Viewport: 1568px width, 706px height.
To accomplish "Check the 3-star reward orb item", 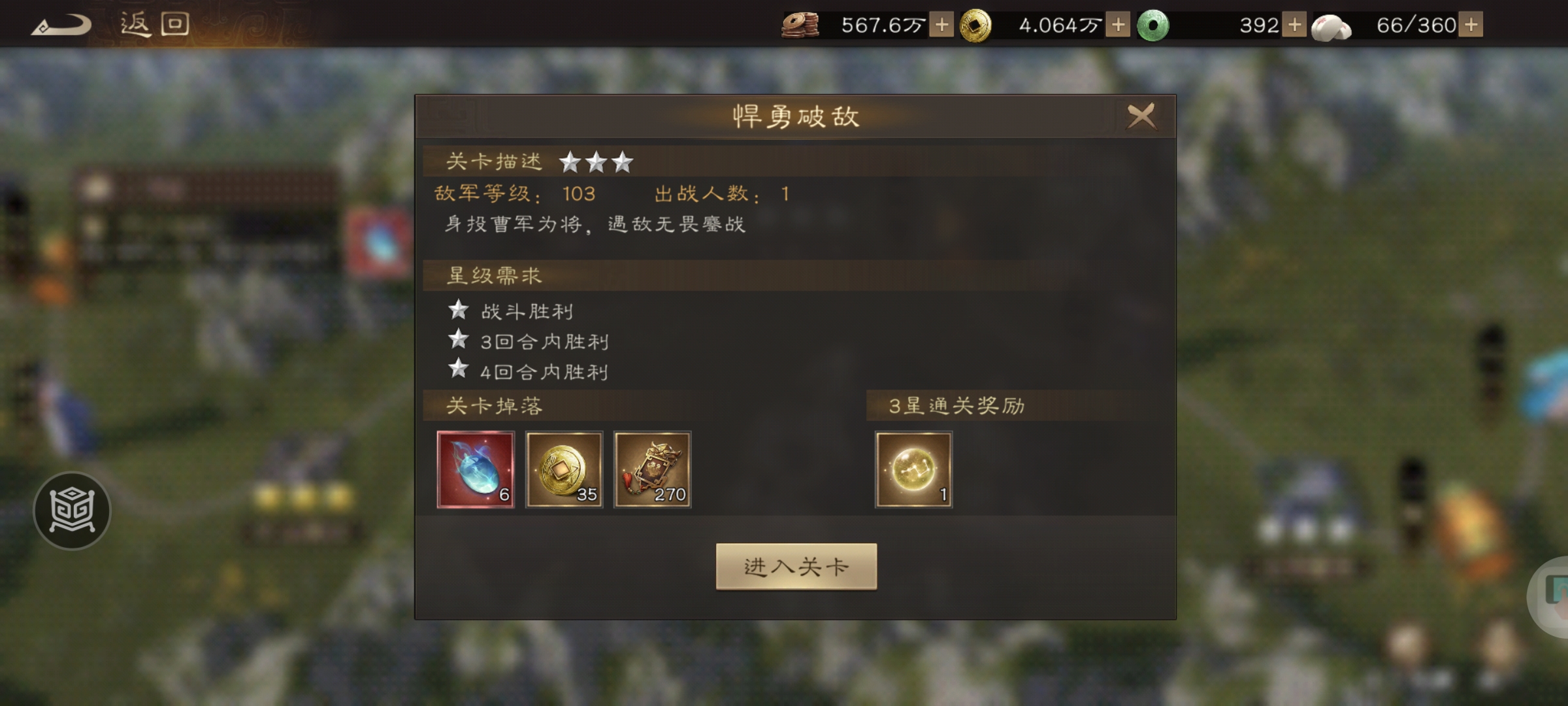I will 913,469.
